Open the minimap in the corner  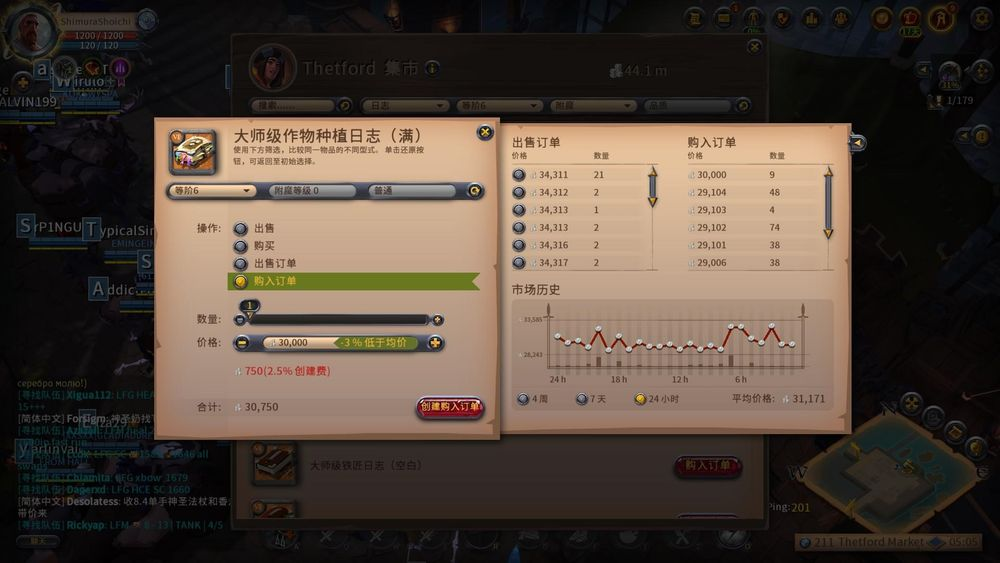[x=900, y=470]
